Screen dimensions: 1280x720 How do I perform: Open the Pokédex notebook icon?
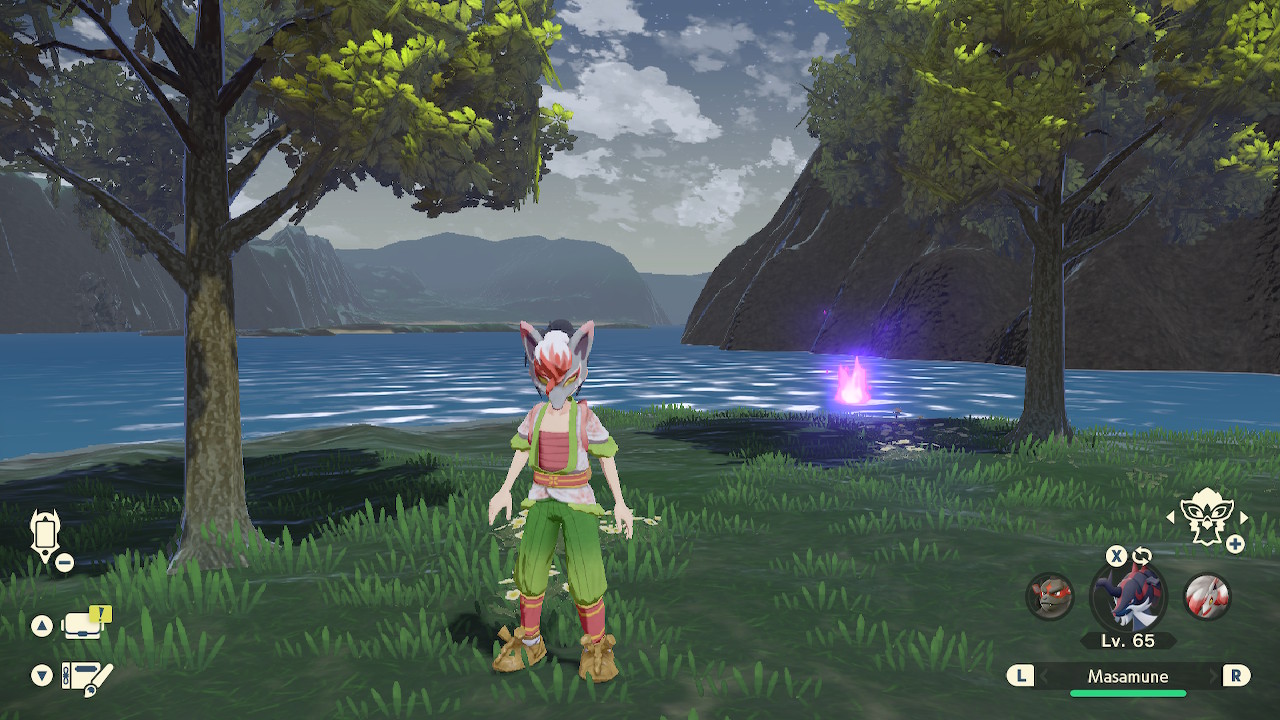tap(86, 677)
